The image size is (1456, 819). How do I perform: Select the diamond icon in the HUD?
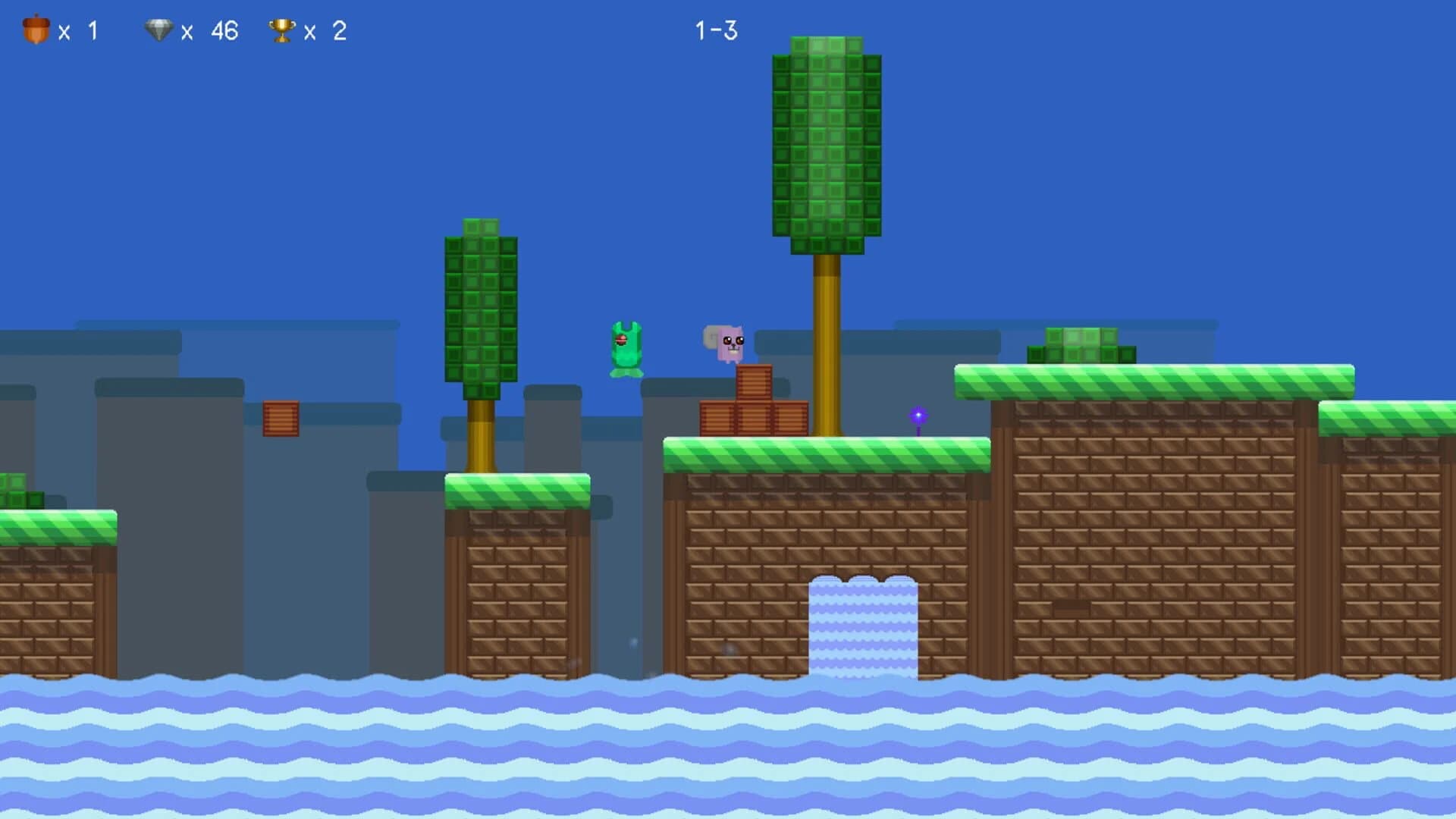161,29
